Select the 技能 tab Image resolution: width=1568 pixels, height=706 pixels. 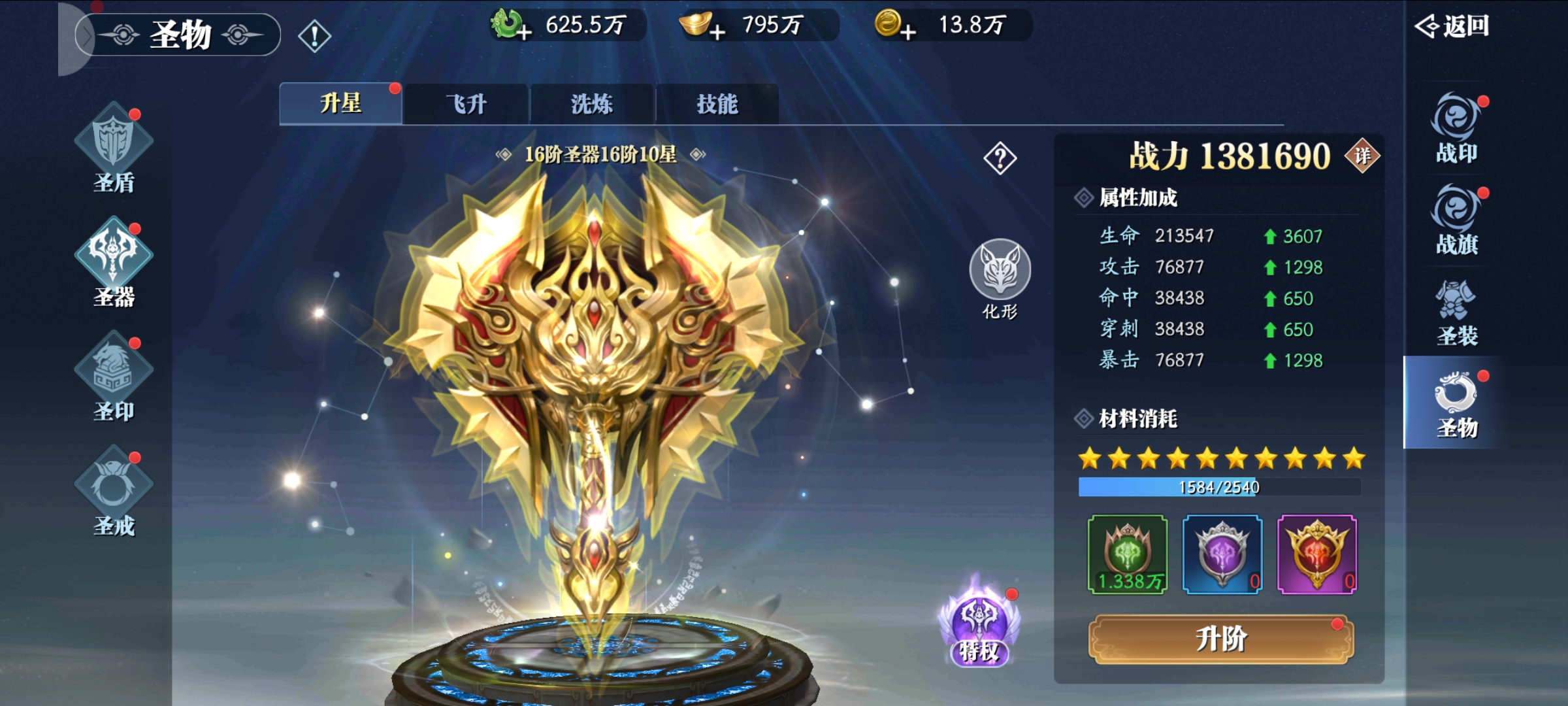pos(717,104)
